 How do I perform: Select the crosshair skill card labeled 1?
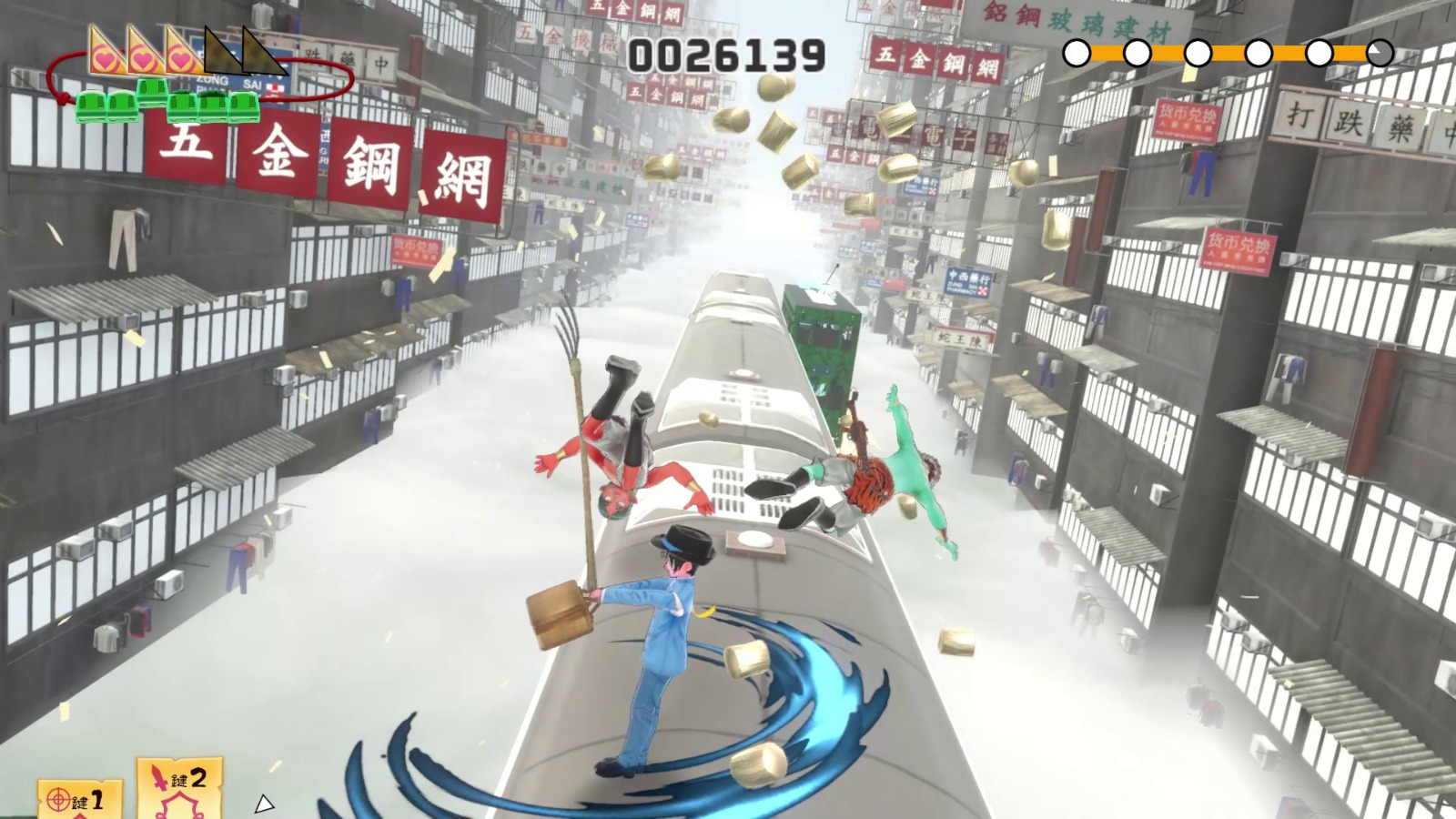click(79, 800)
